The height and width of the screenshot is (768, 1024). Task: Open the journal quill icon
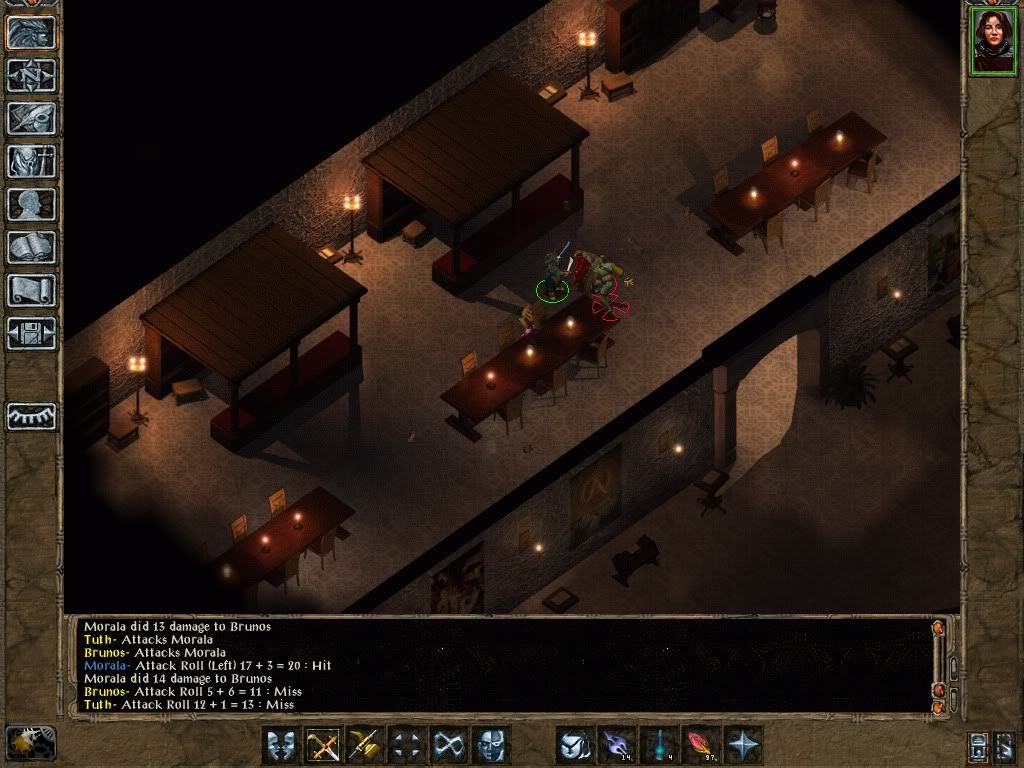pyautogui.click(x=31, y=118)
